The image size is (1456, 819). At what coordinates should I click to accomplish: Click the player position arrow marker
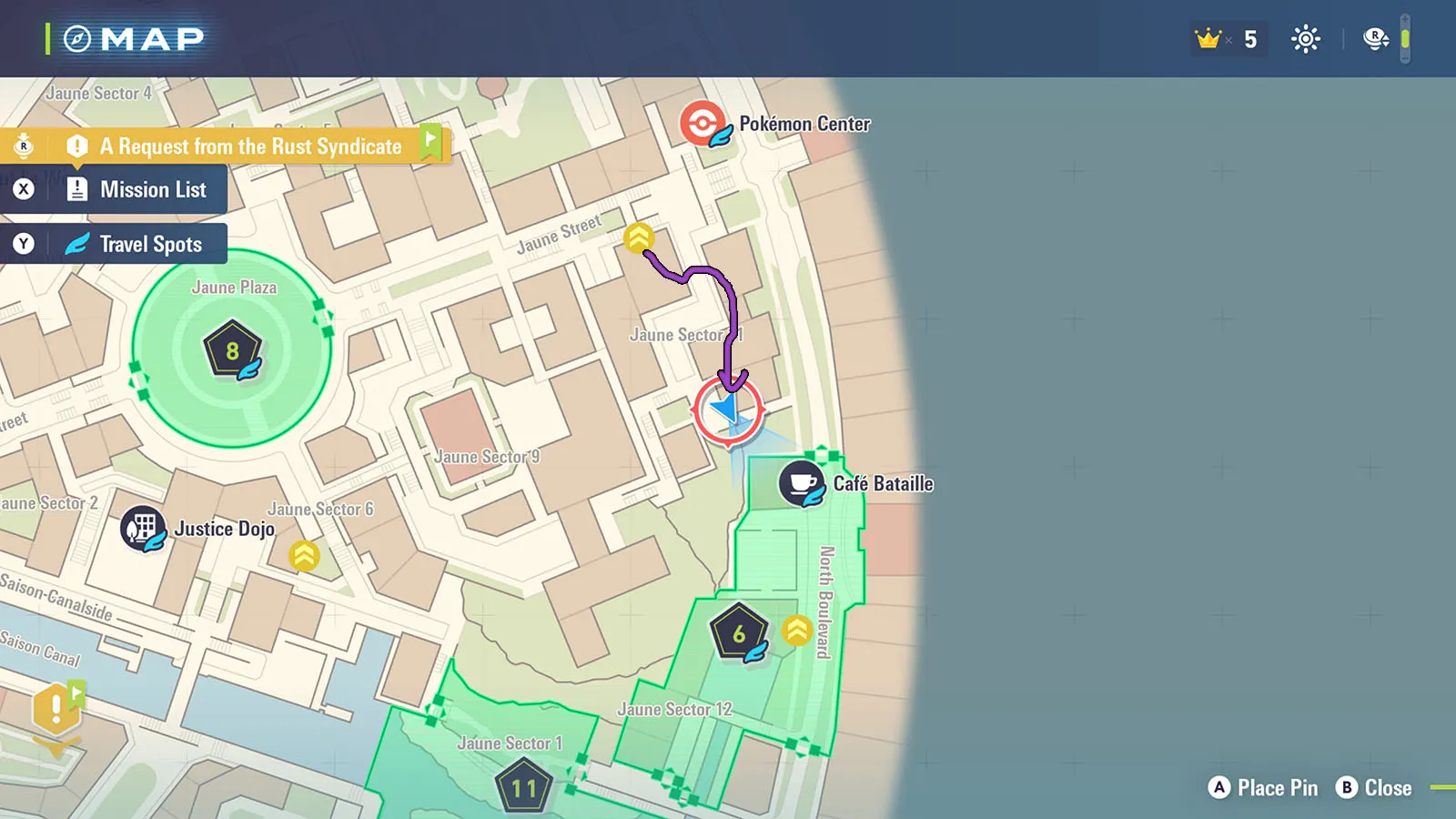pos(728,409)
